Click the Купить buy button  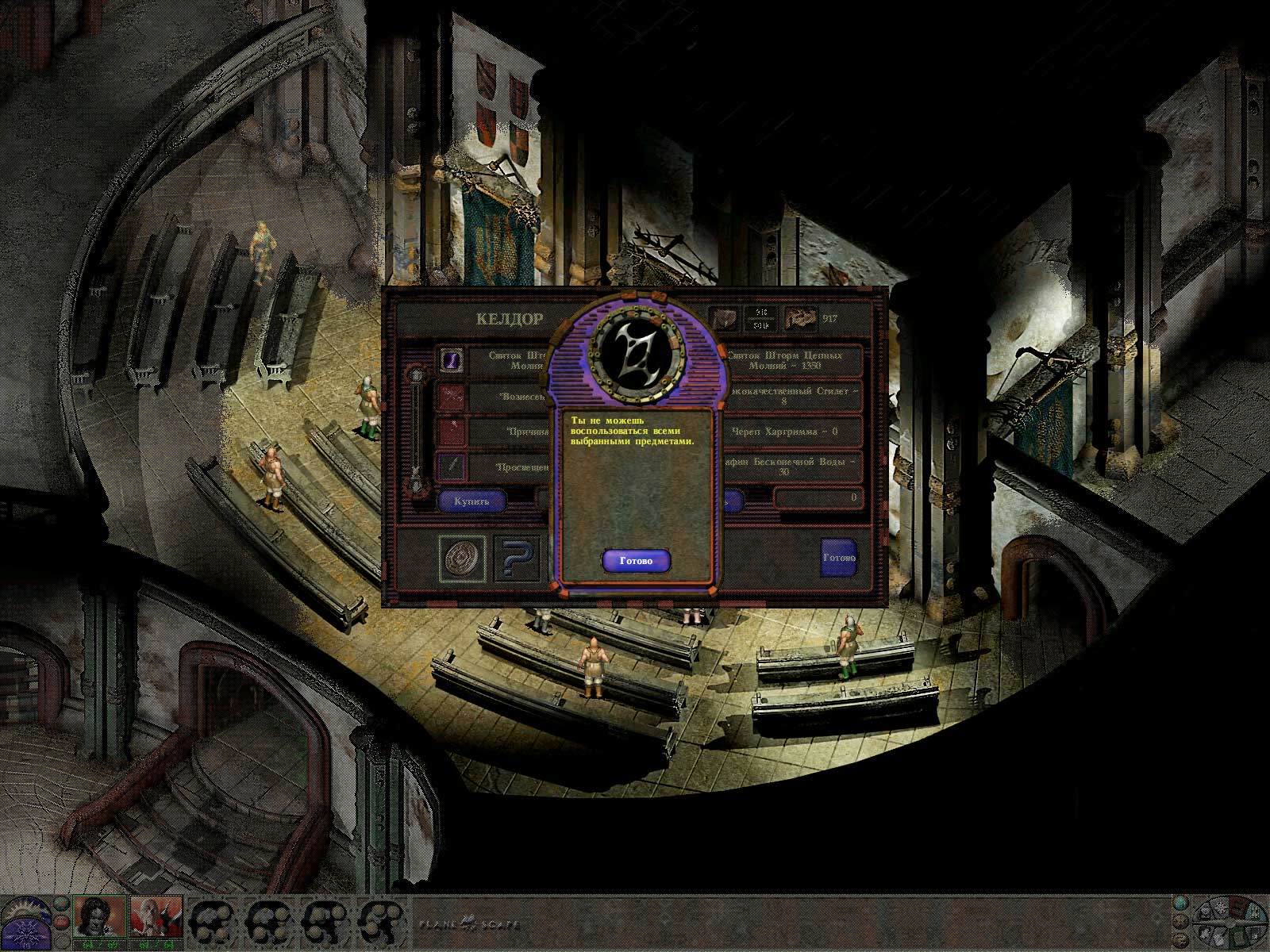[x=471, y=501]
